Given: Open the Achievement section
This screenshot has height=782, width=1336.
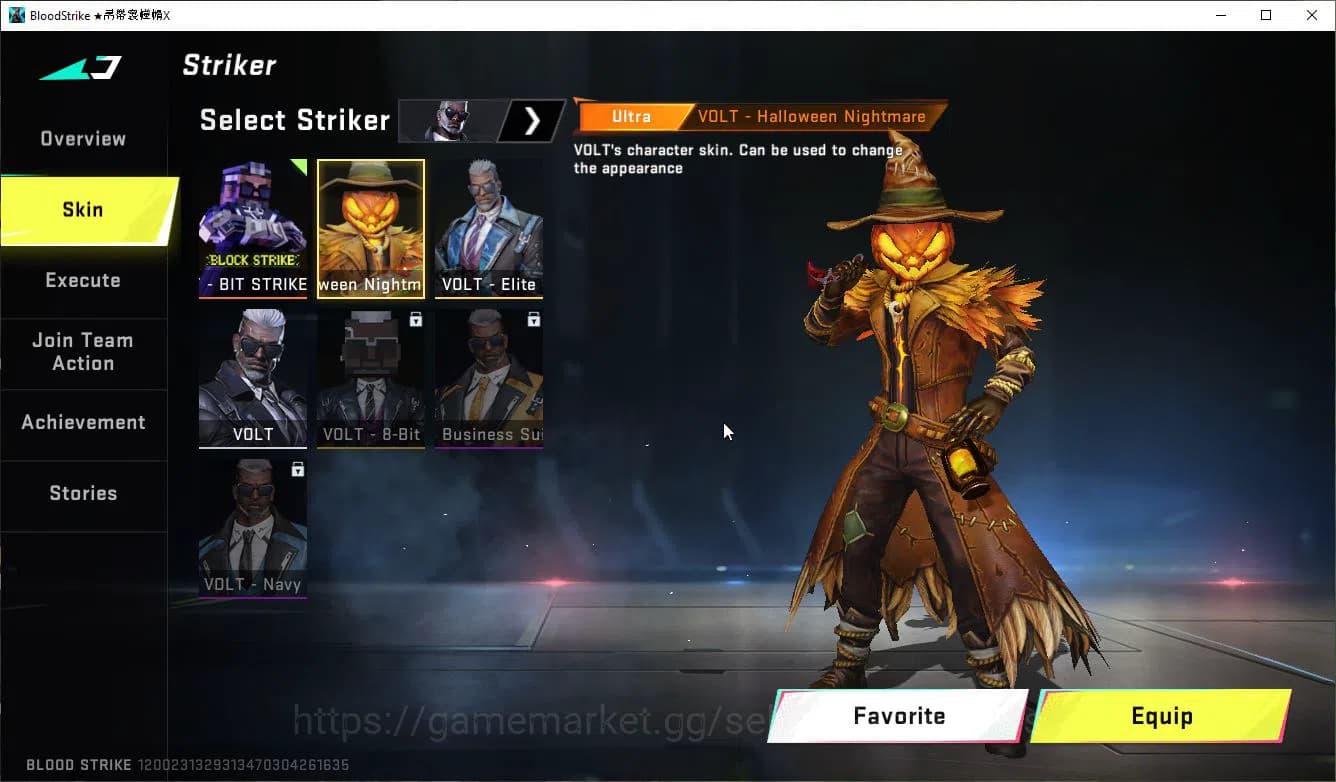Looking at the screenshot, I should 84,422.
